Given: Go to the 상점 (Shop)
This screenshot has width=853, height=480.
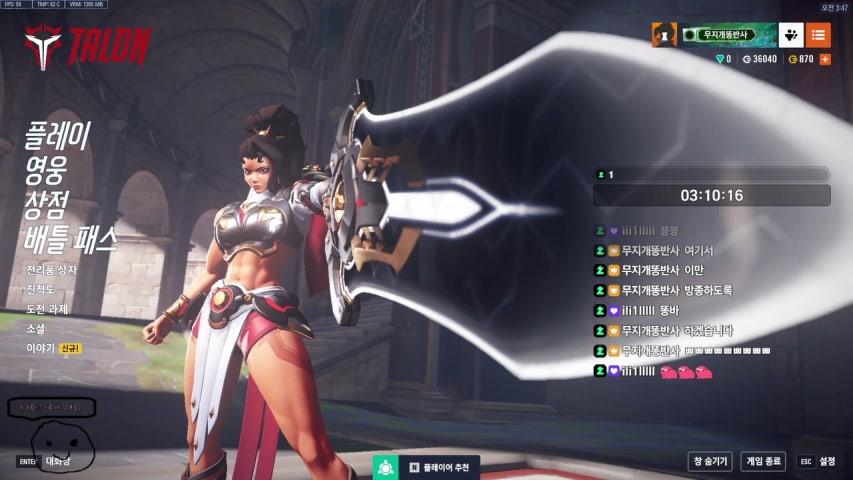Looking at the screenshot, I should [x=46, y=204].
